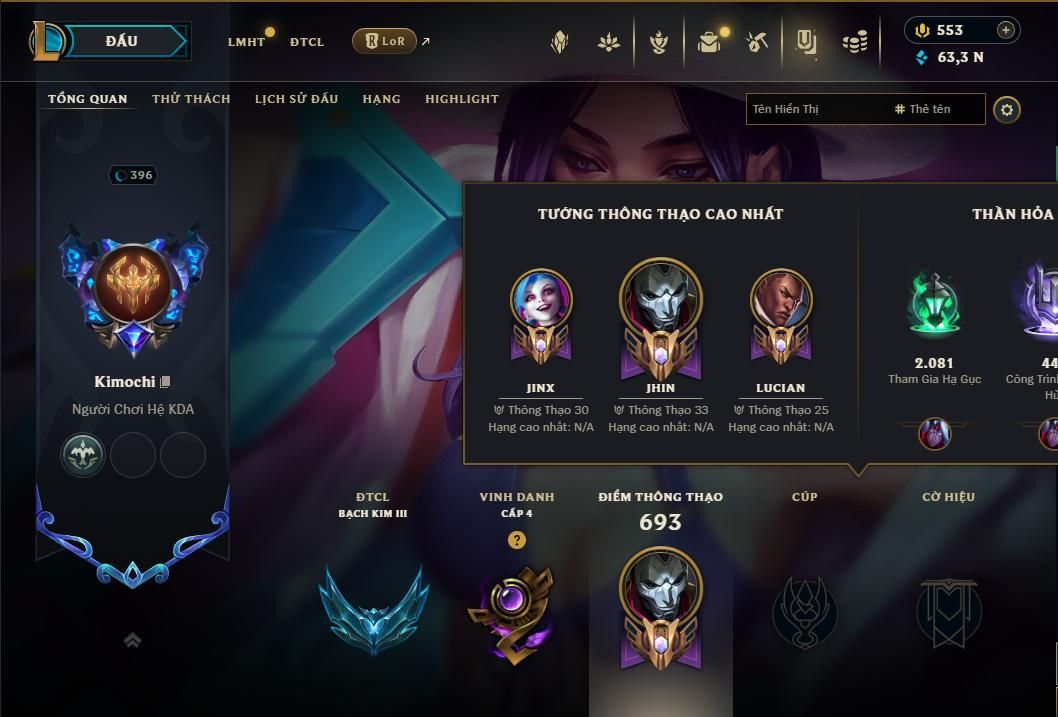Select the HẠNG tab

click(381, 99)
